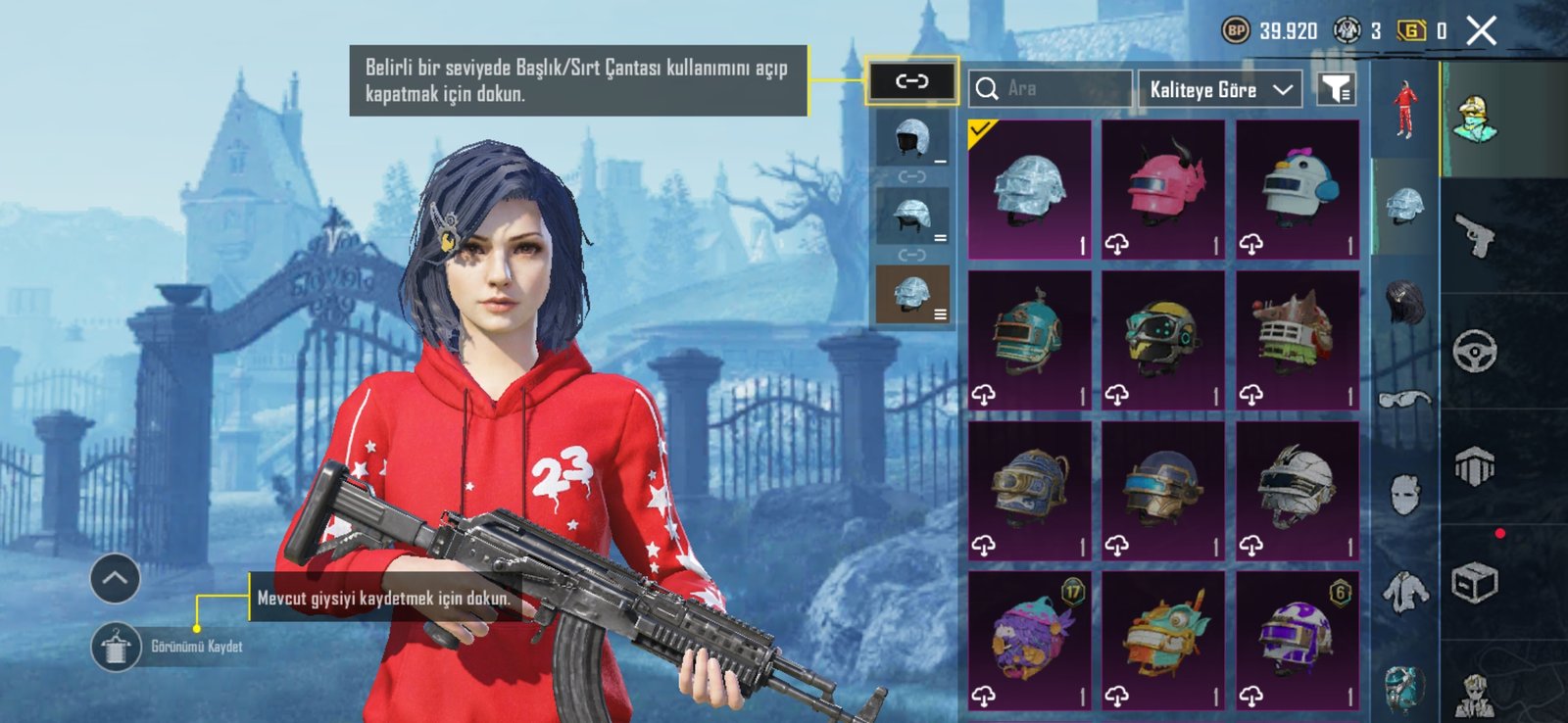Choose the black and yellow robot helmet
Image resolution: width=1568 pixels, height=723 pixels.
[1163, 339]
